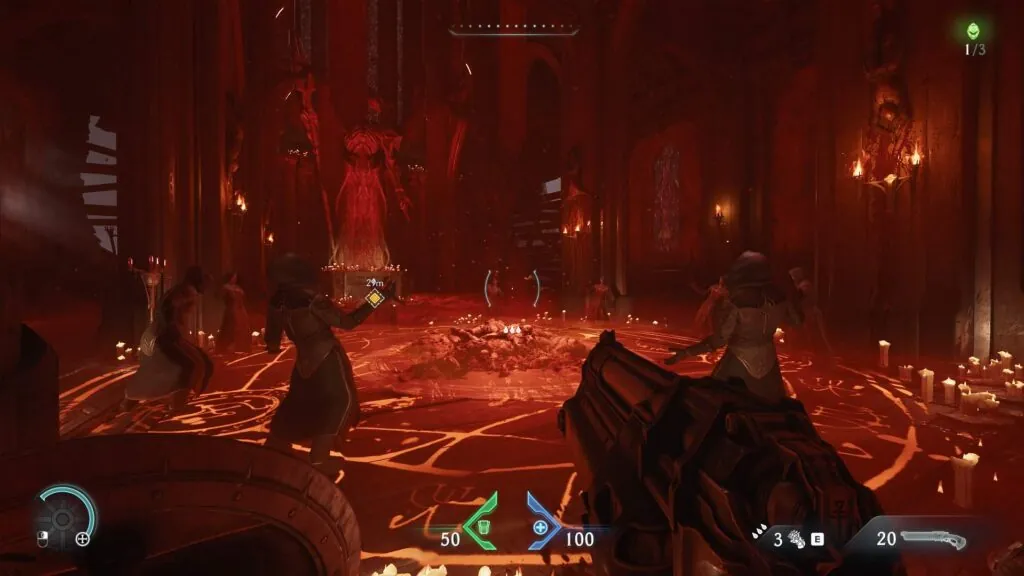Activate the fist melee ability icon
Screen dimensions: 1024x576
796,540
